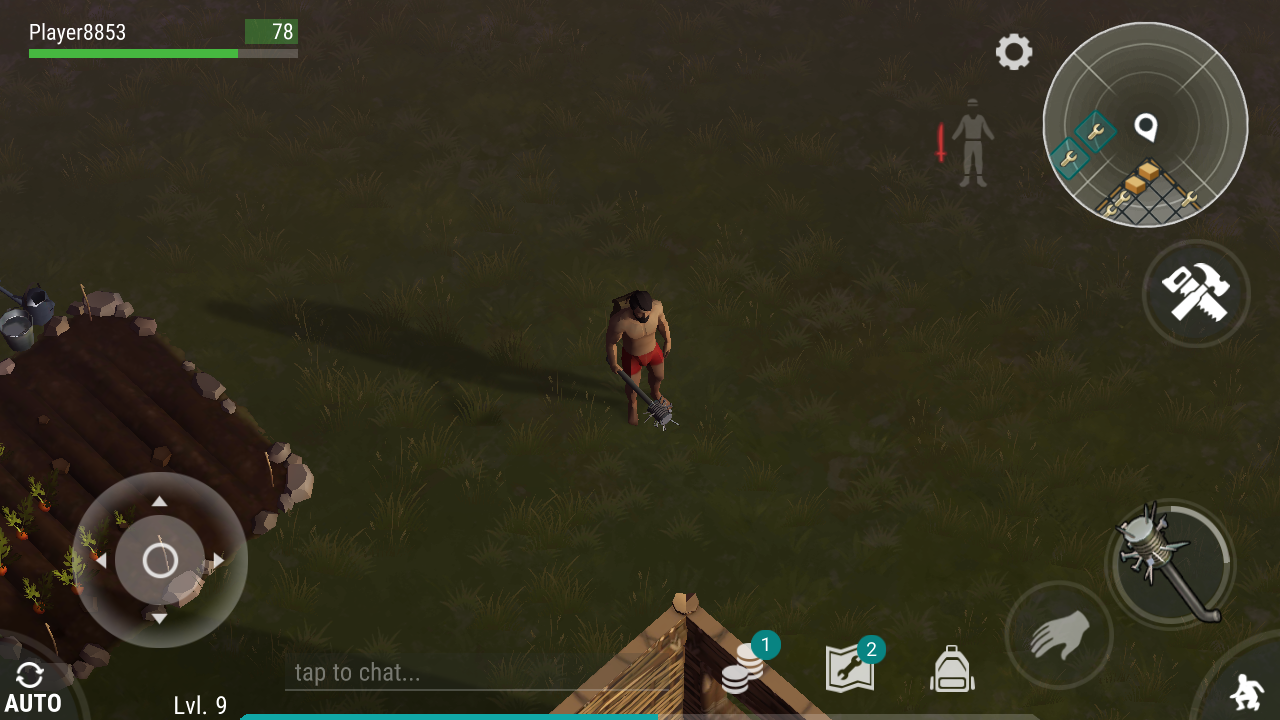Open the crafting hammer and saw menu
The width and height of the screenshot is (1280, 720).
[1195, 293]
